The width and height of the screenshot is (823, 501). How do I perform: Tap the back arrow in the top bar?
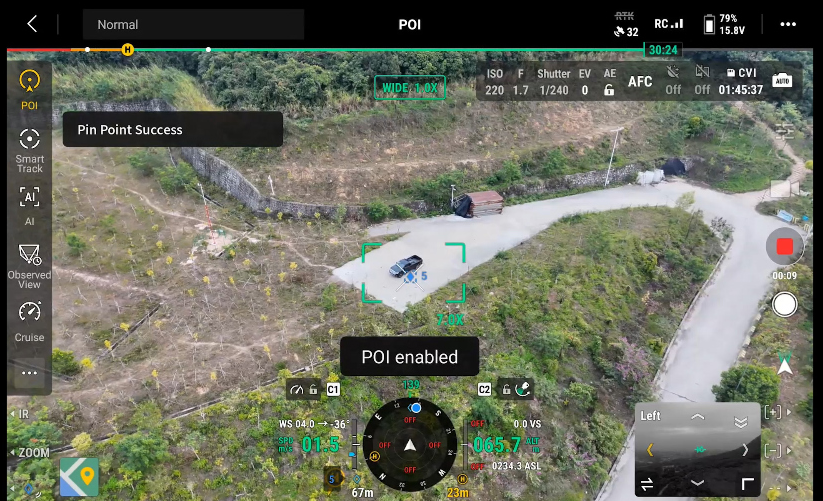click(32, 24)
